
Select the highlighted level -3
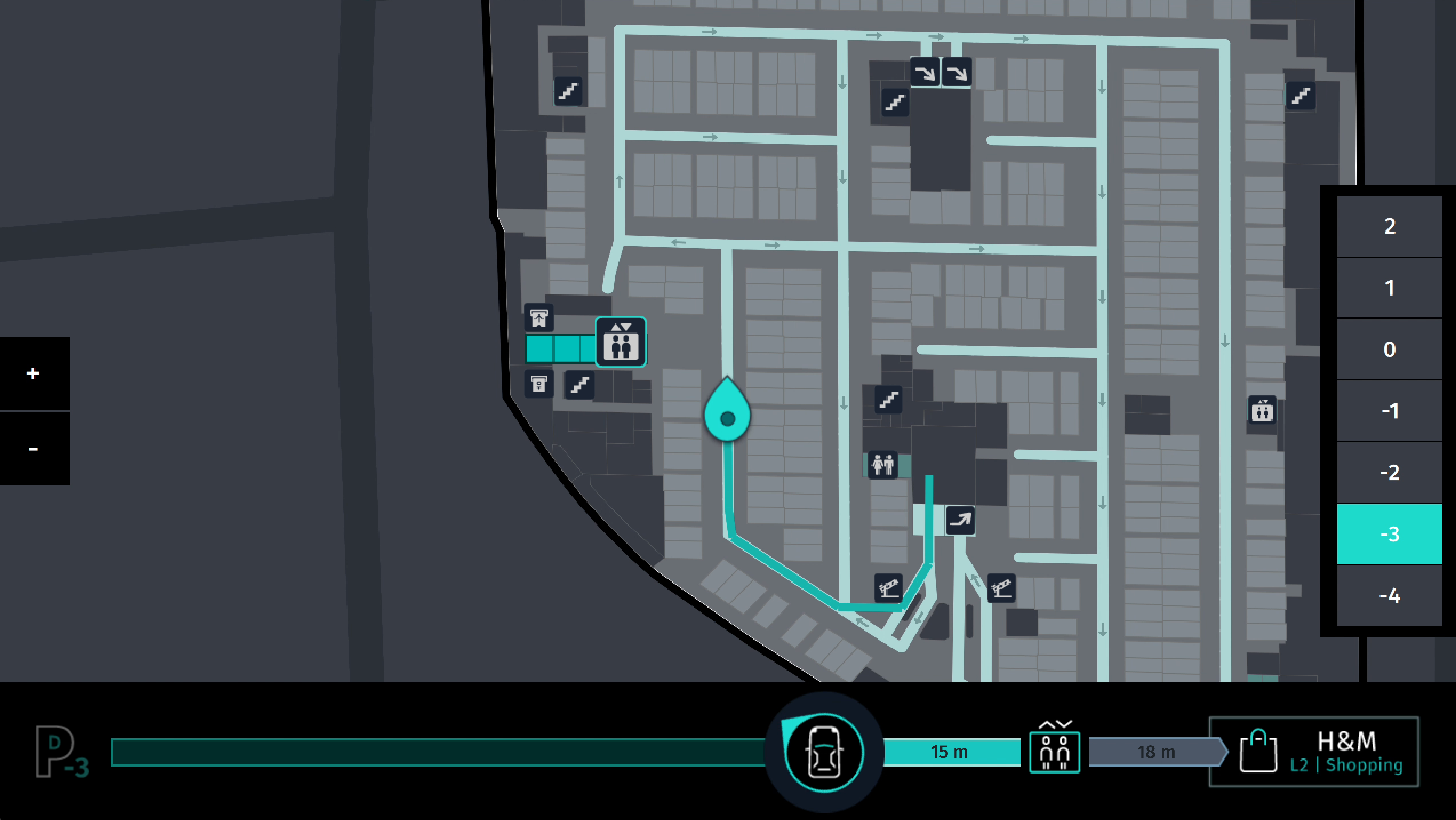tap(1389, 534)
